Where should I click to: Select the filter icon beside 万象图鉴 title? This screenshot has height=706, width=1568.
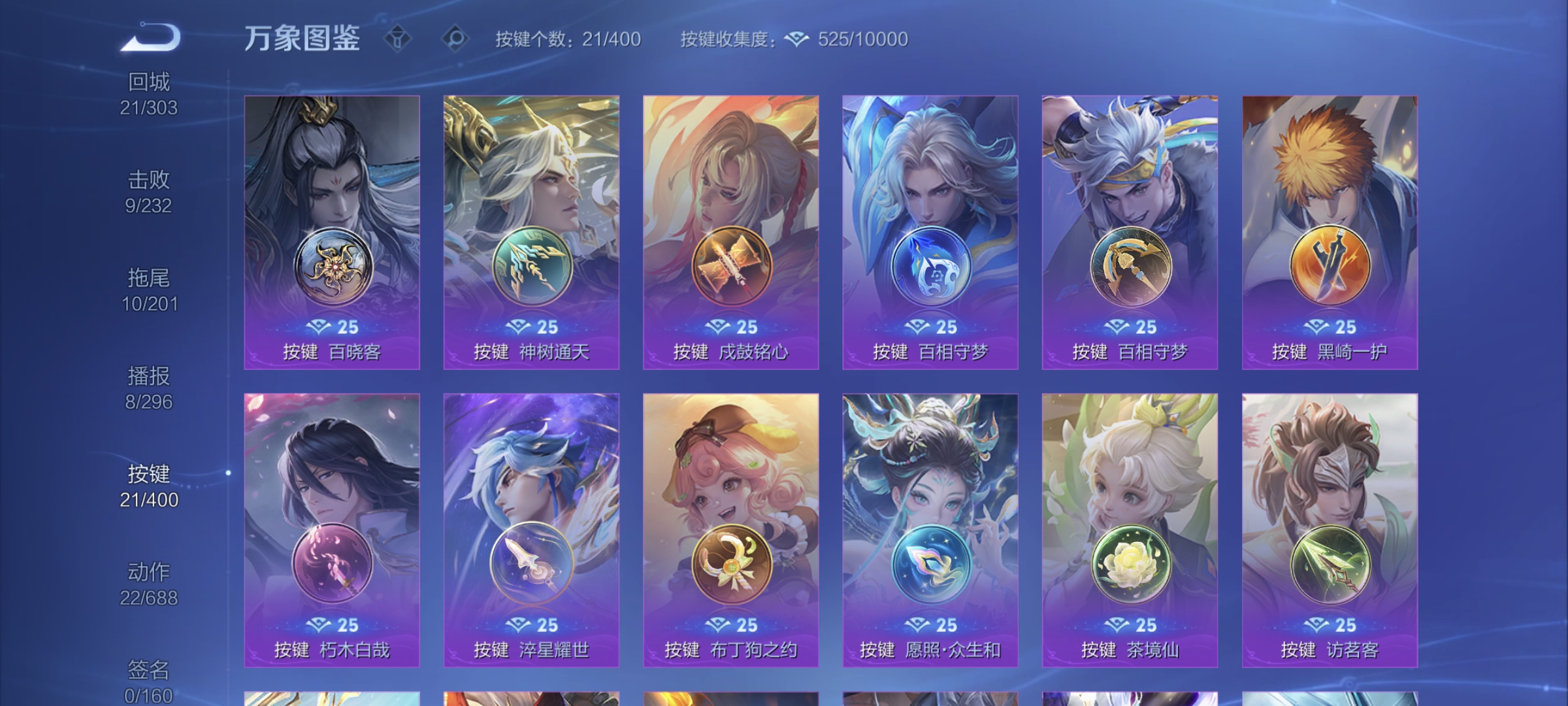397,39
